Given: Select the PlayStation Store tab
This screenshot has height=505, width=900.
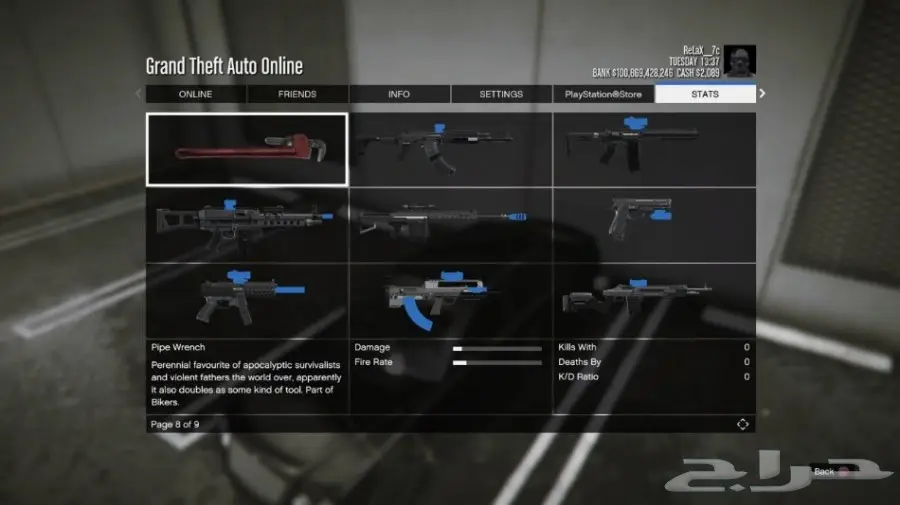Looking at the screenshot, I should pyautogui.click(x=603, y=94).
